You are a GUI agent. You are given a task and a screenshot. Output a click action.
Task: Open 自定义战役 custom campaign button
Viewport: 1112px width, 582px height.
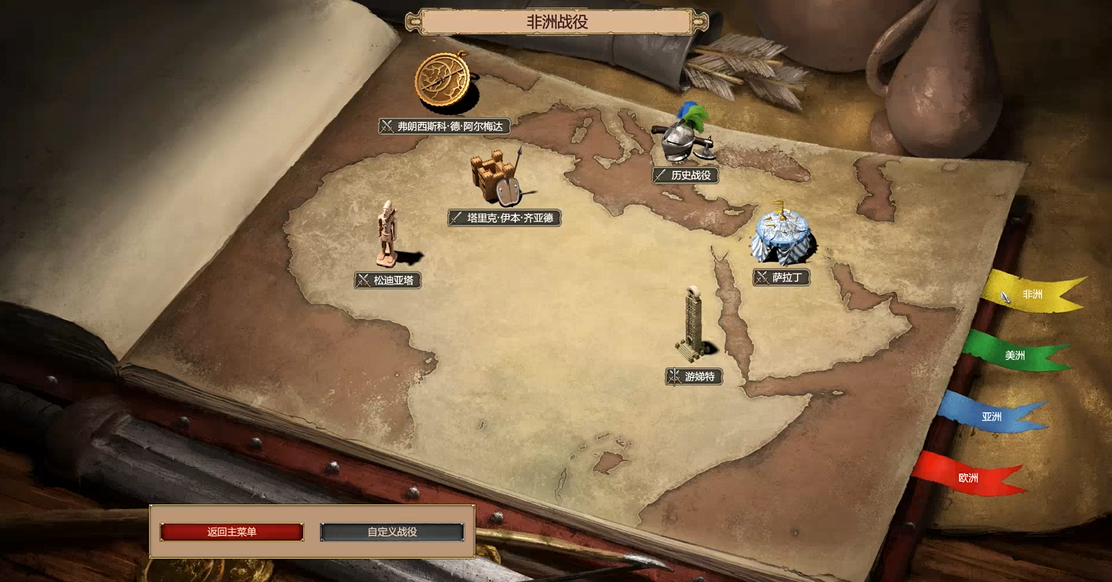coord(392,532)
